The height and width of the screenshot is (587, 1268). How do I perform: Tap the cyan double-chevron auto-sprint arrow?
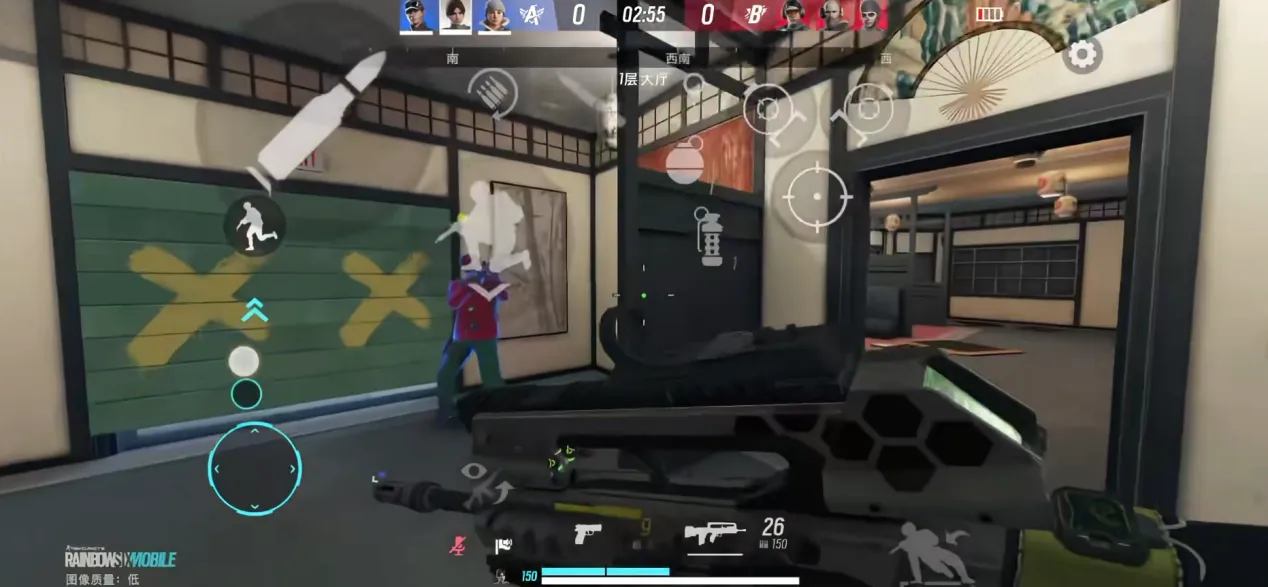(x=255, y=310)
